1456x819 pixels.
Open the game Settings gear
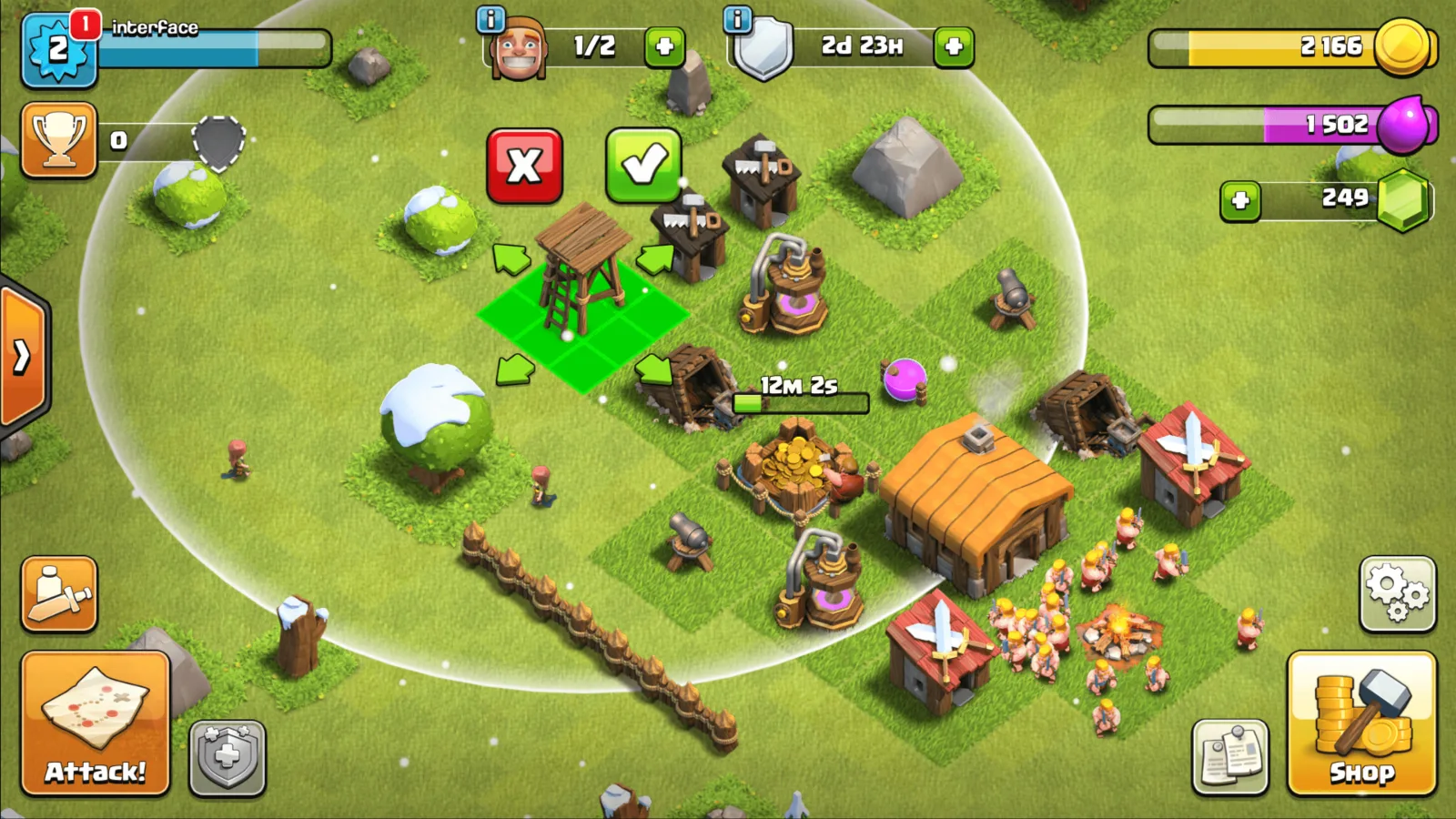click(x=1399, y=593)
